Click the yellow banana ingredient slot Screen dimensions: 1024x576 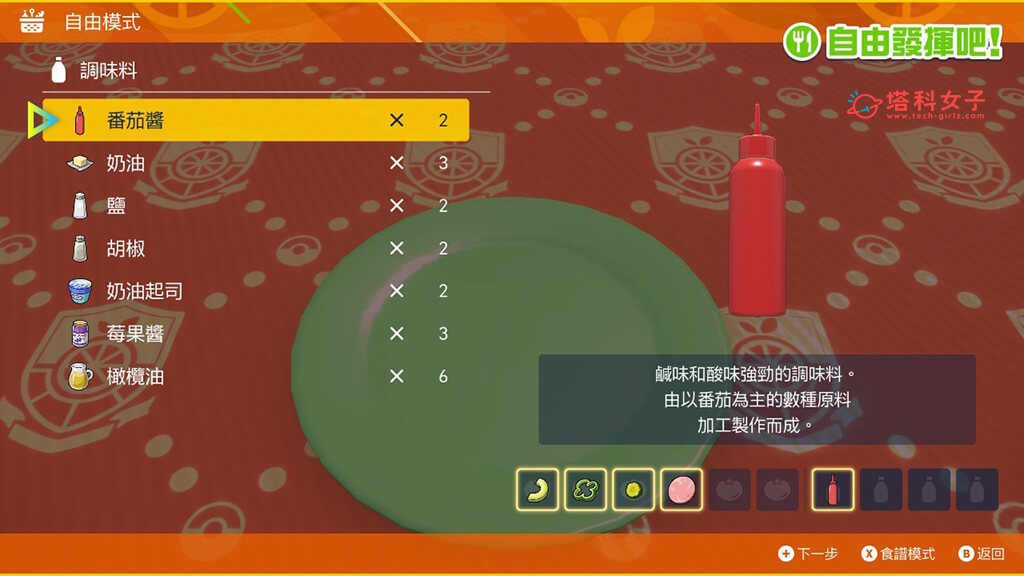(538, 490)
